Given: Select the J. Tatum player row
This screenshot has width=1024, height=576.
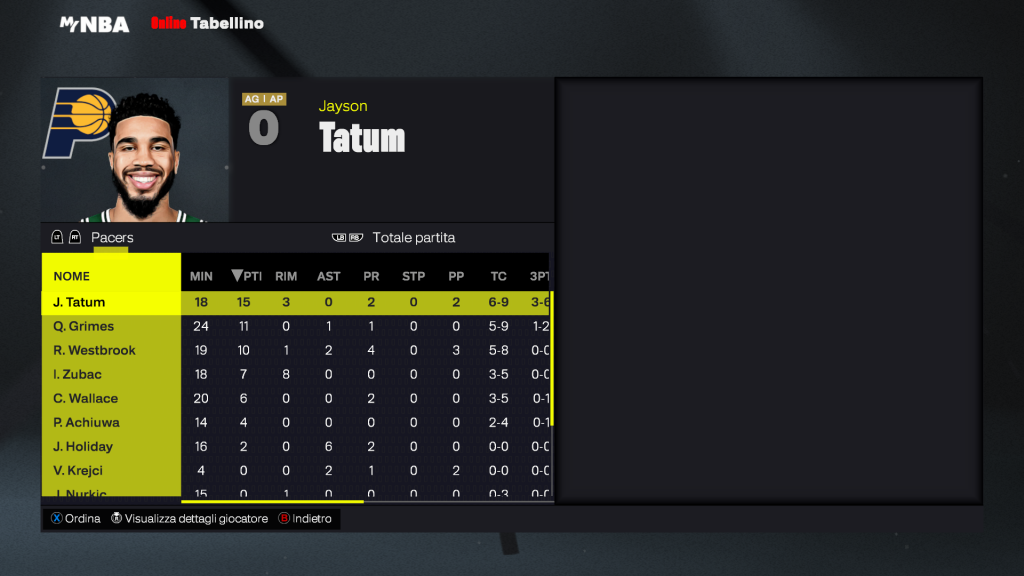Looking at the screenshot, I should click(x=80, y=302).
